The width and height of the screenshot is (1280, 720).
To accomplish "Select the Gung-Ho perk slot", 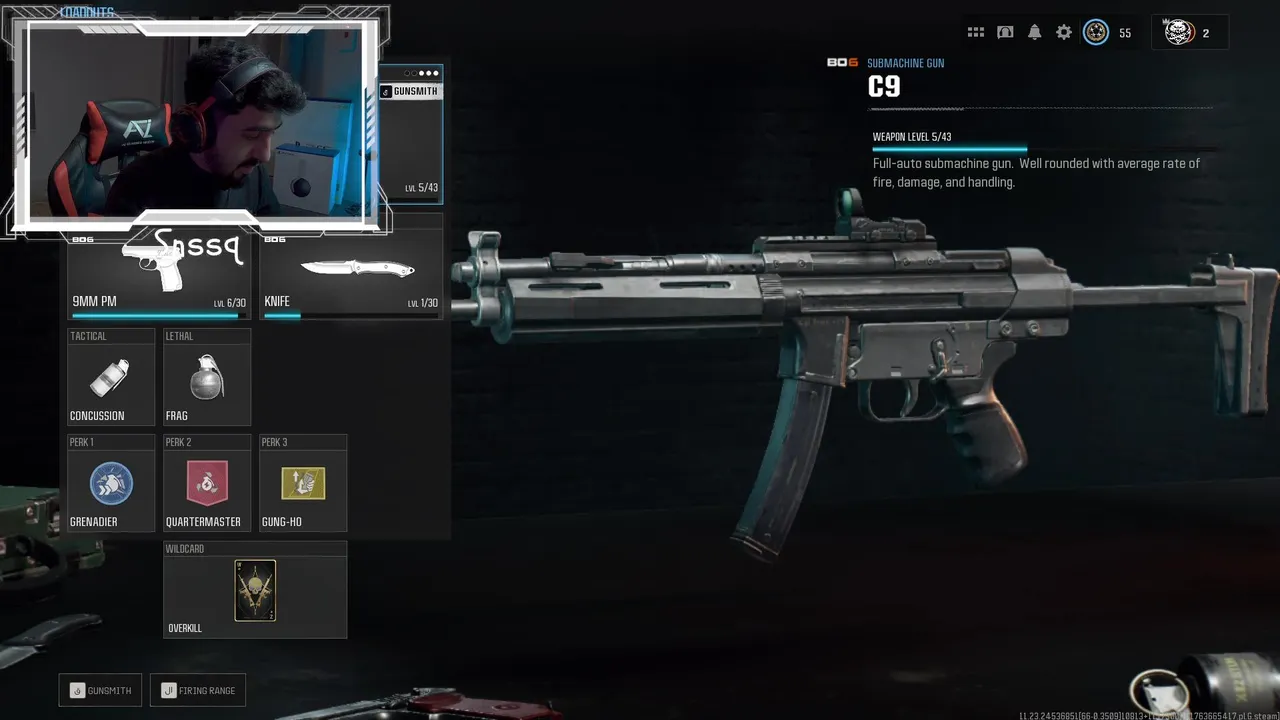I will (x=303, y=484).
